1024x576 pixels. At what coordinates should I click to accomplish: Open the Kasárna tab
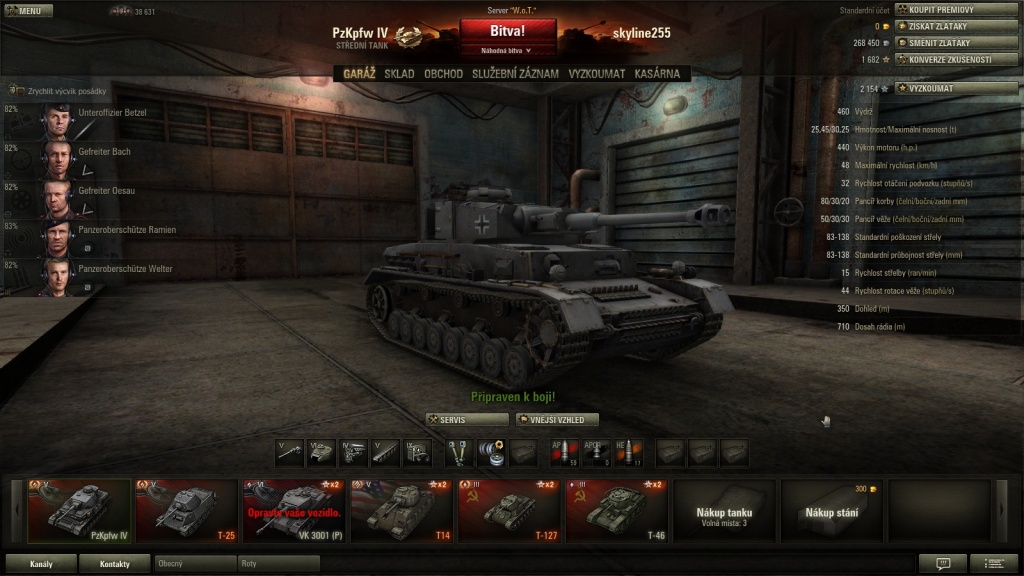(657, 73)
